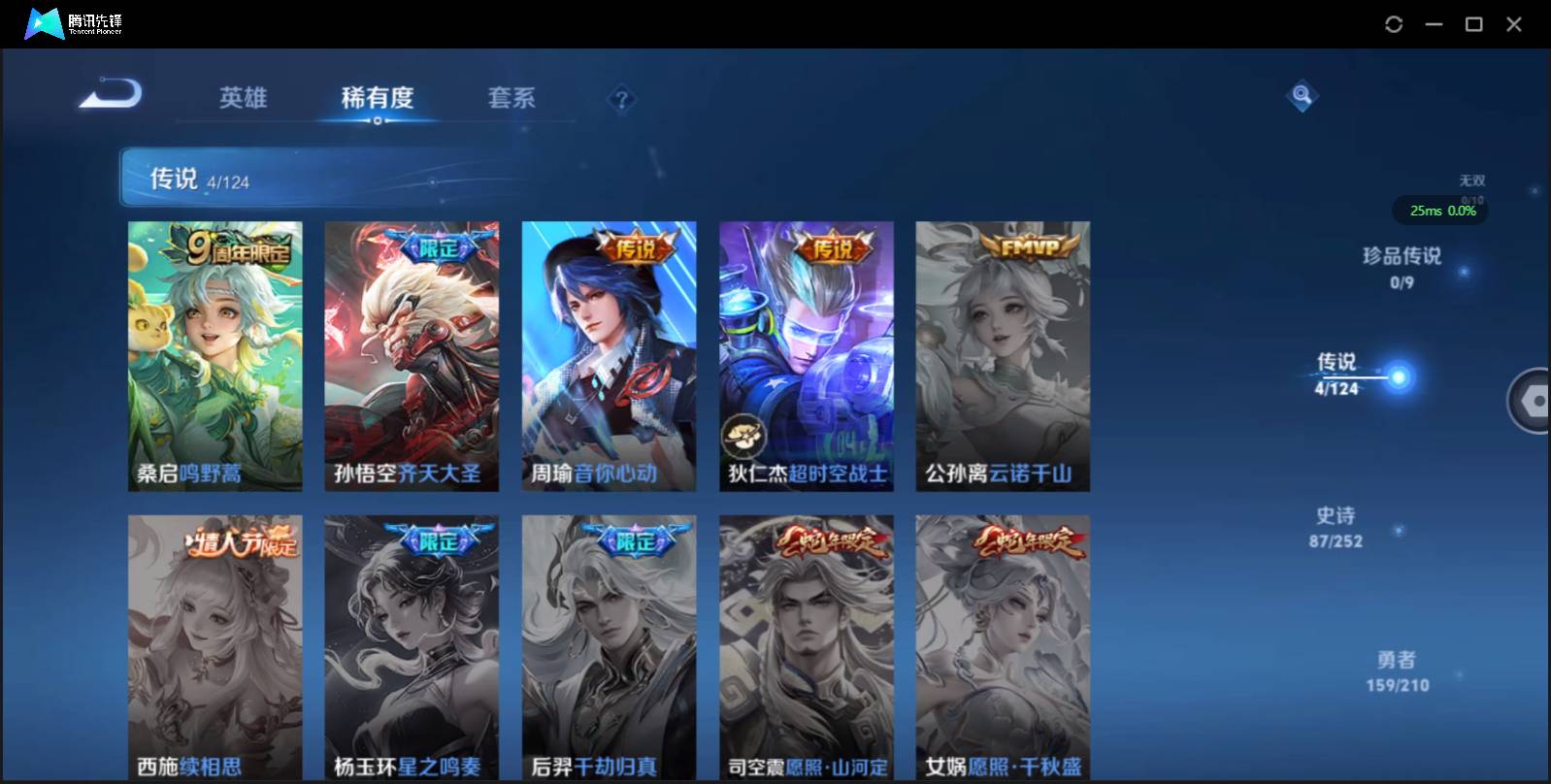Open help via the diamond question mark icon
Image resolution: width=1551 pixels, height=784 pixels.
tap(619, 101)
